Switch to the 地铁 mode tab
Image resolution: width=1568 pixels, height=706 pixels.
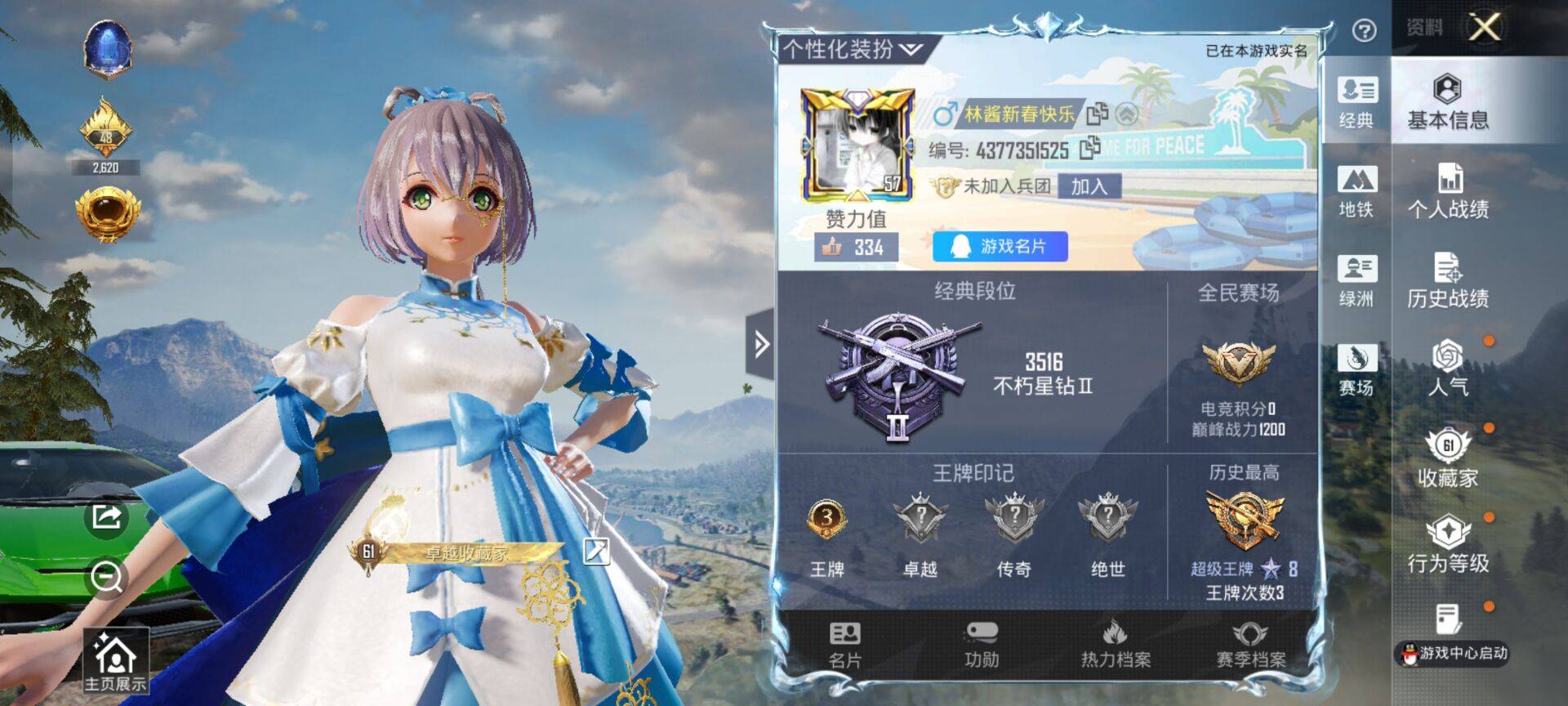pos(1356,192)
